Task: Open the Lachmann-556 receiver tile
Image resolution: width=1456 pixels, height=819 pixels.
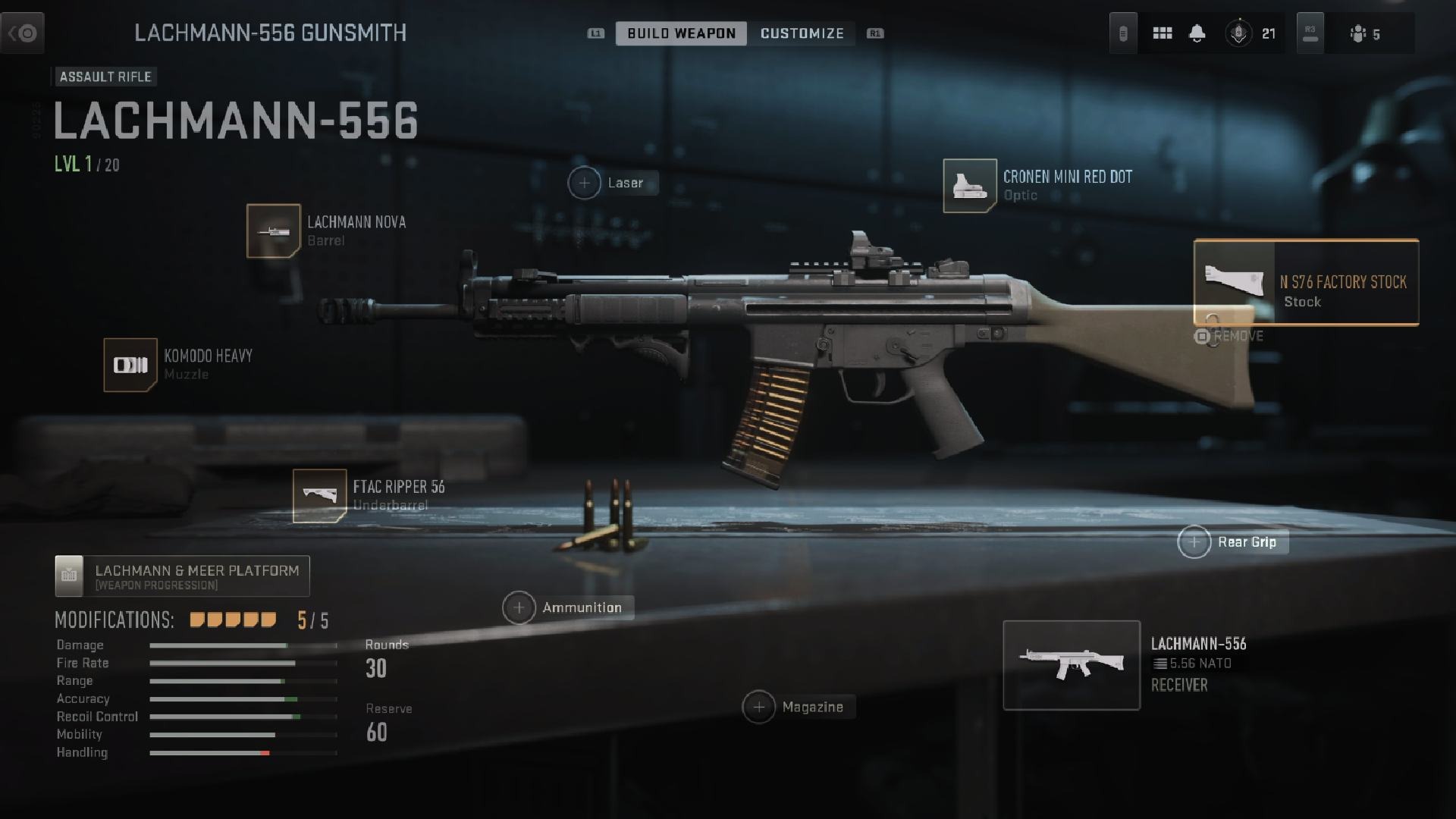Action: click(1072, 665)
